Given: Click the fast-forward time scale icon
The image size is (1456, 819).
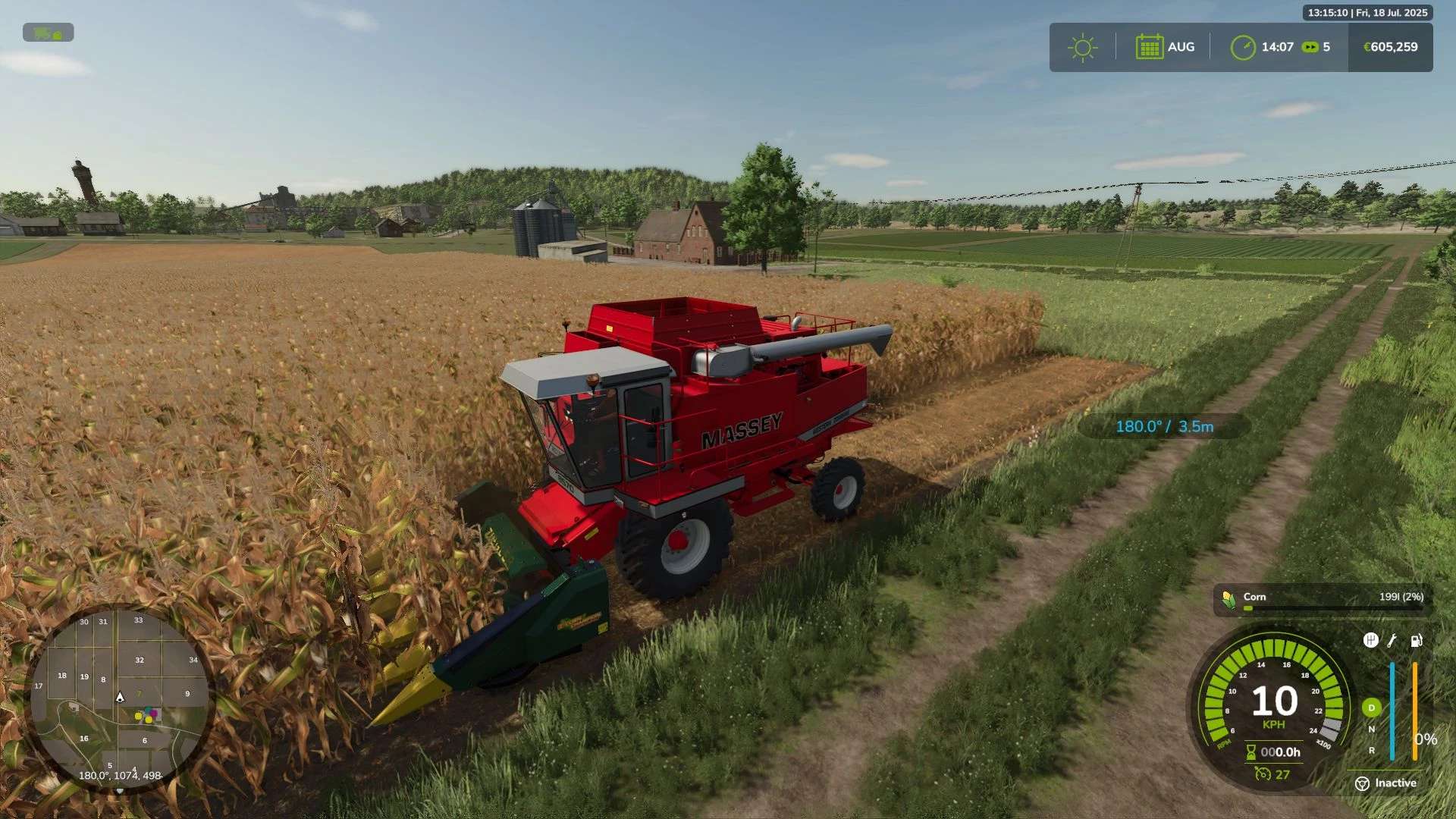Looking at the screenshot, I should [1310, 47].
